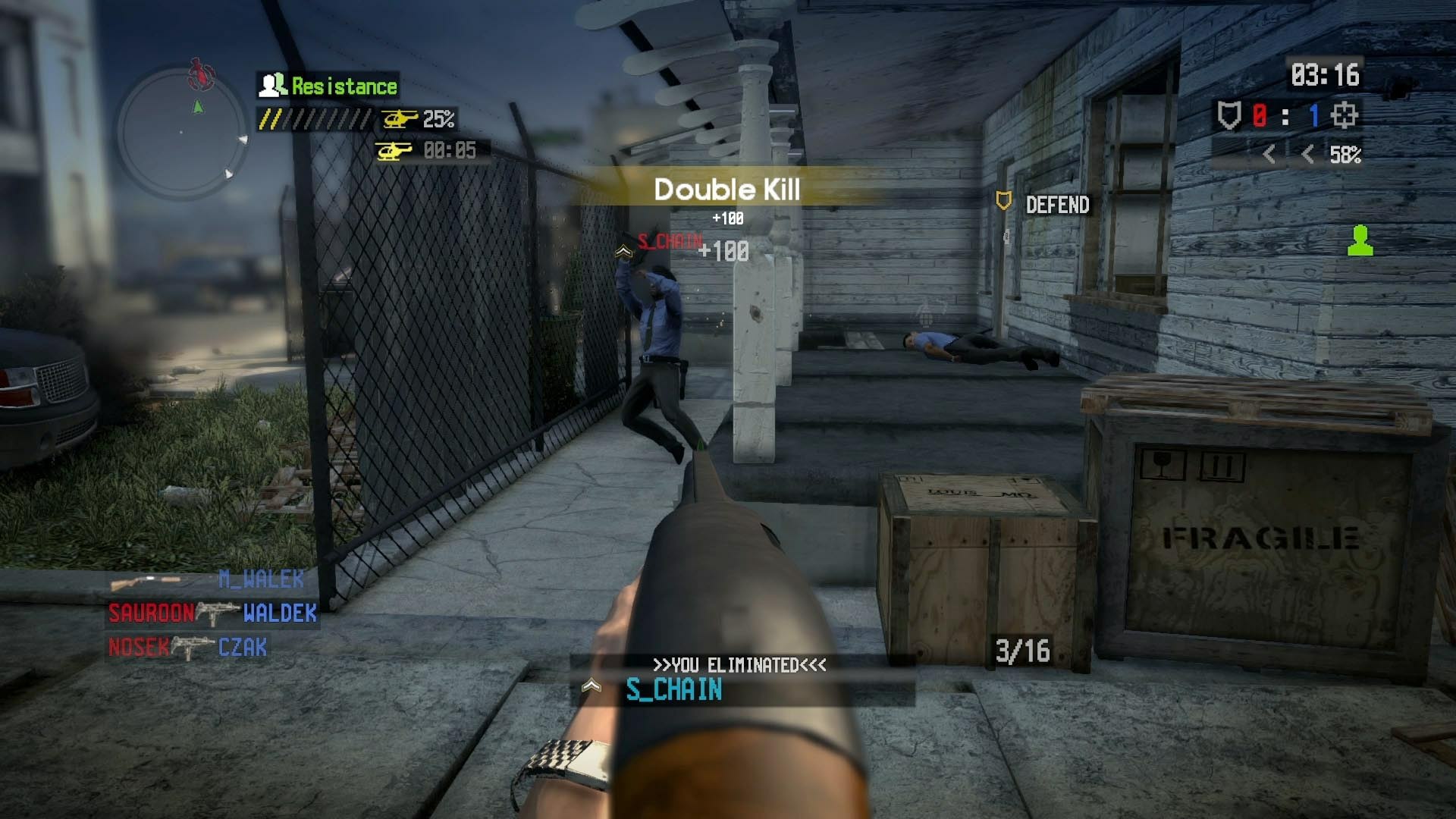Click the inner chevron next to 58%
This screenshot has width=1456, height=819.
coord(1308,155)
